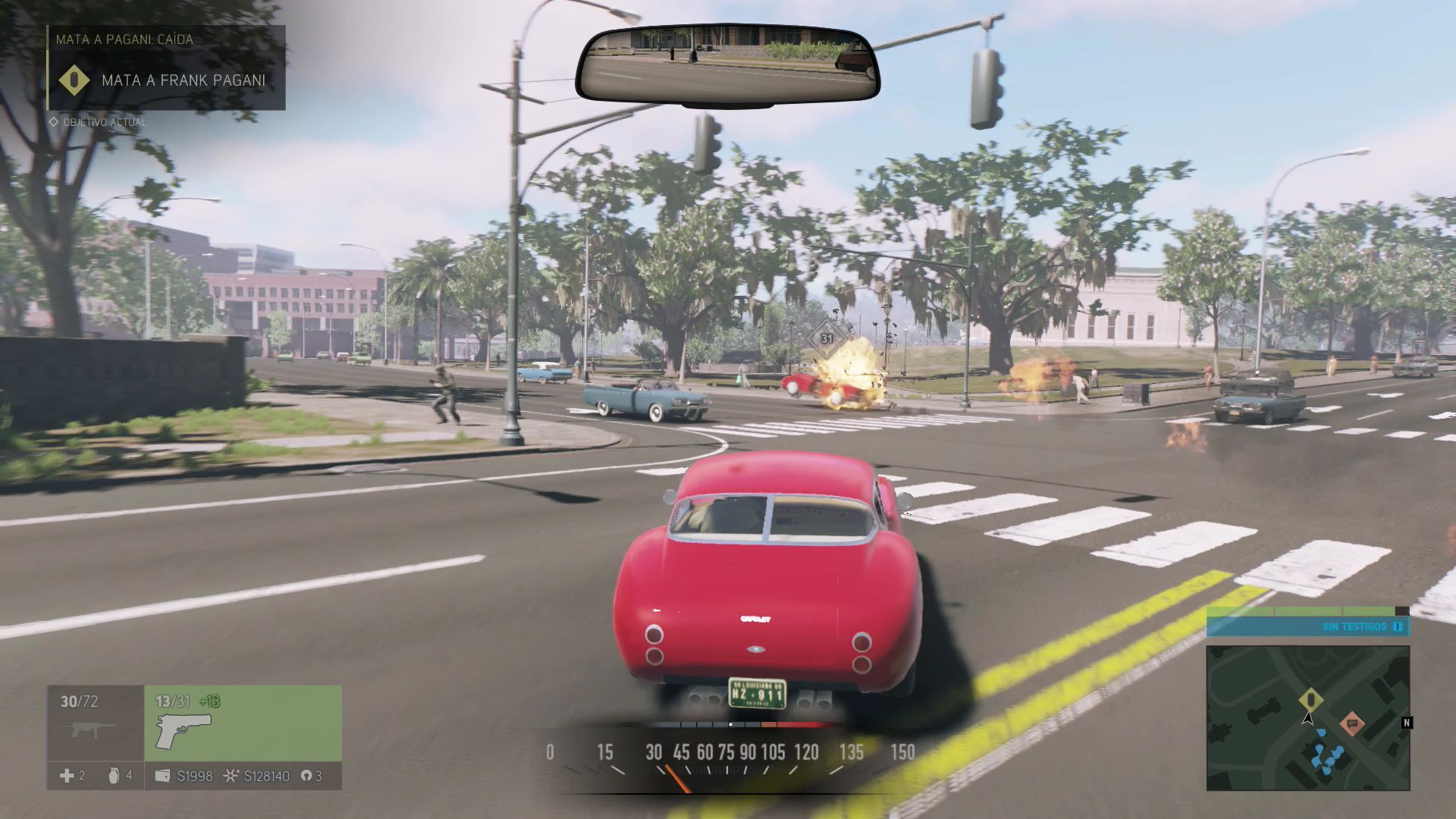Click the wallet cash icon
This screenshot has height=819, width=1456.
tap(162, 776)
